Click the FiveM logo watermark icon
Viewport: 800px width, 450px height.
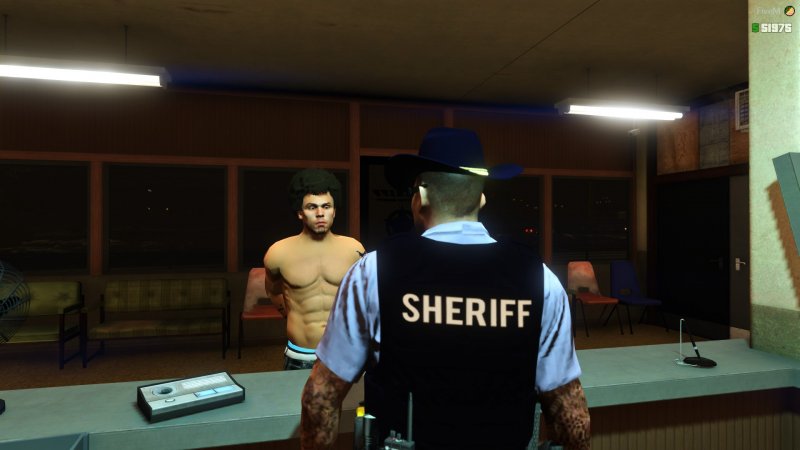(789, 11)
